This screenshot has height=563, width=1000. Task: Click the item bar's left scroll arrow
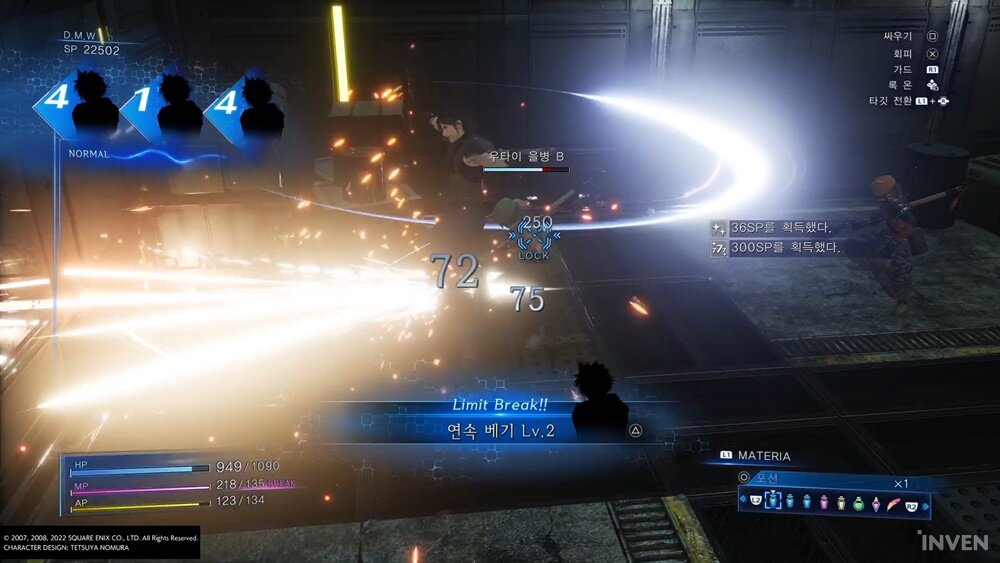pyautogui.click(x=745, y=502)
